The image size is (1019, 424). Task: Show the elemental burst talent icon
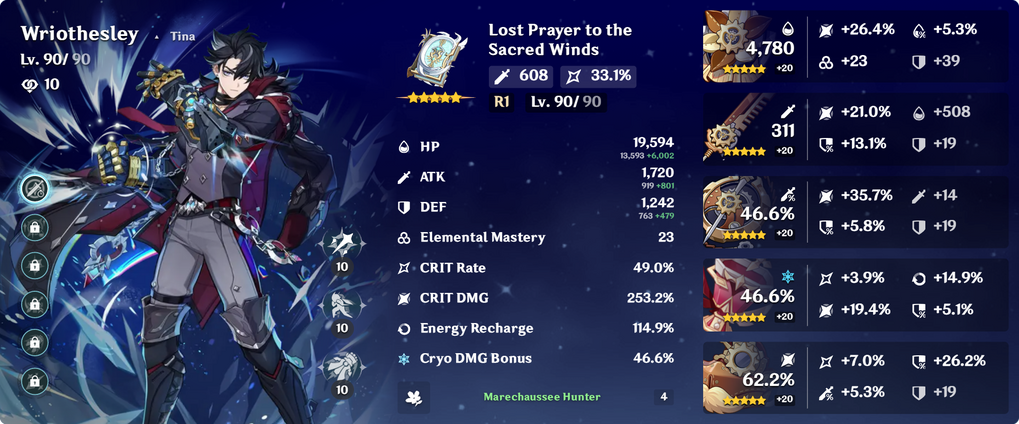click(342, 365)
